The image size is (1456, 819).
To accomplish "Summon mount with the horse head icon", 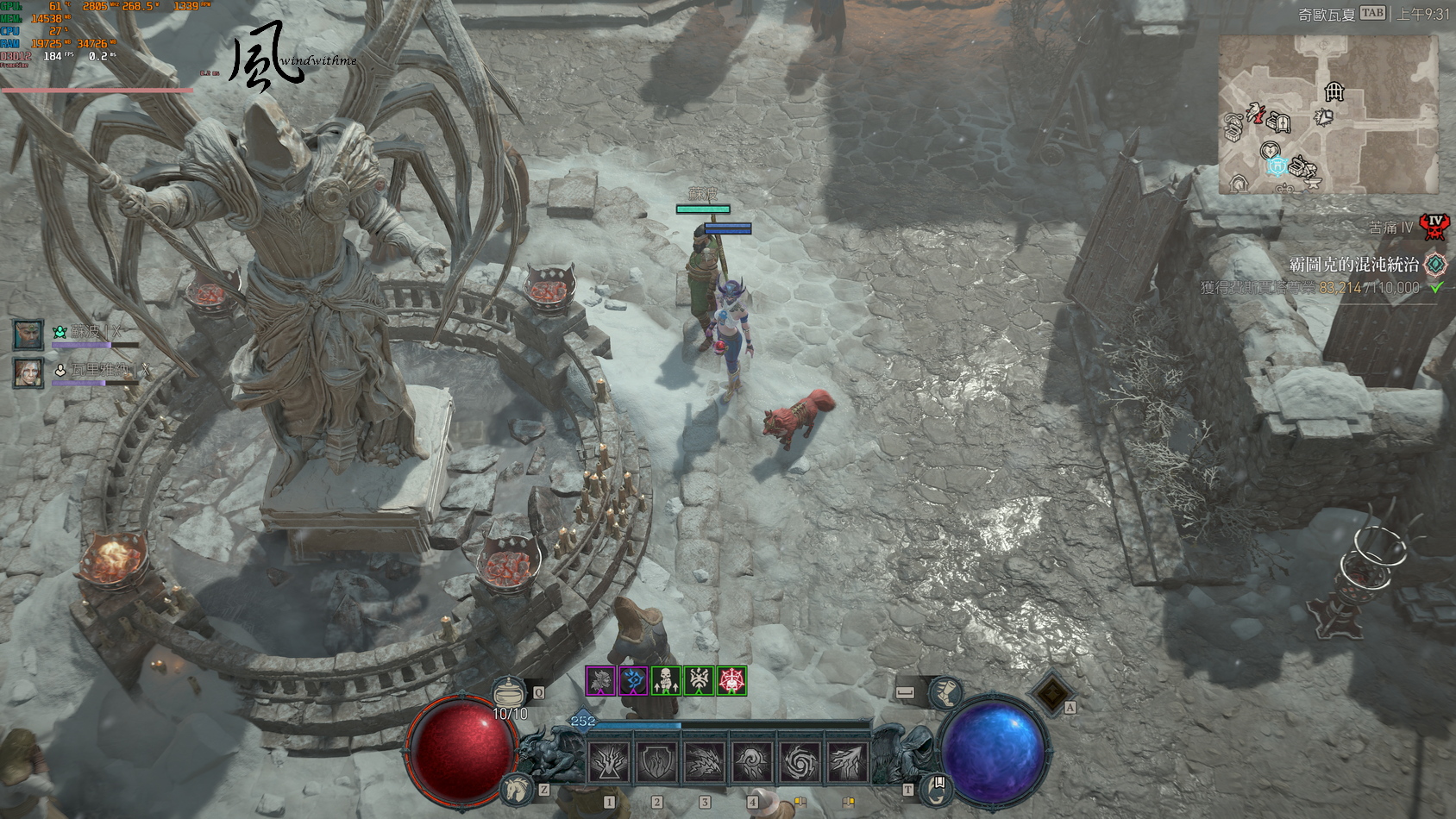I will click(518, 787).
